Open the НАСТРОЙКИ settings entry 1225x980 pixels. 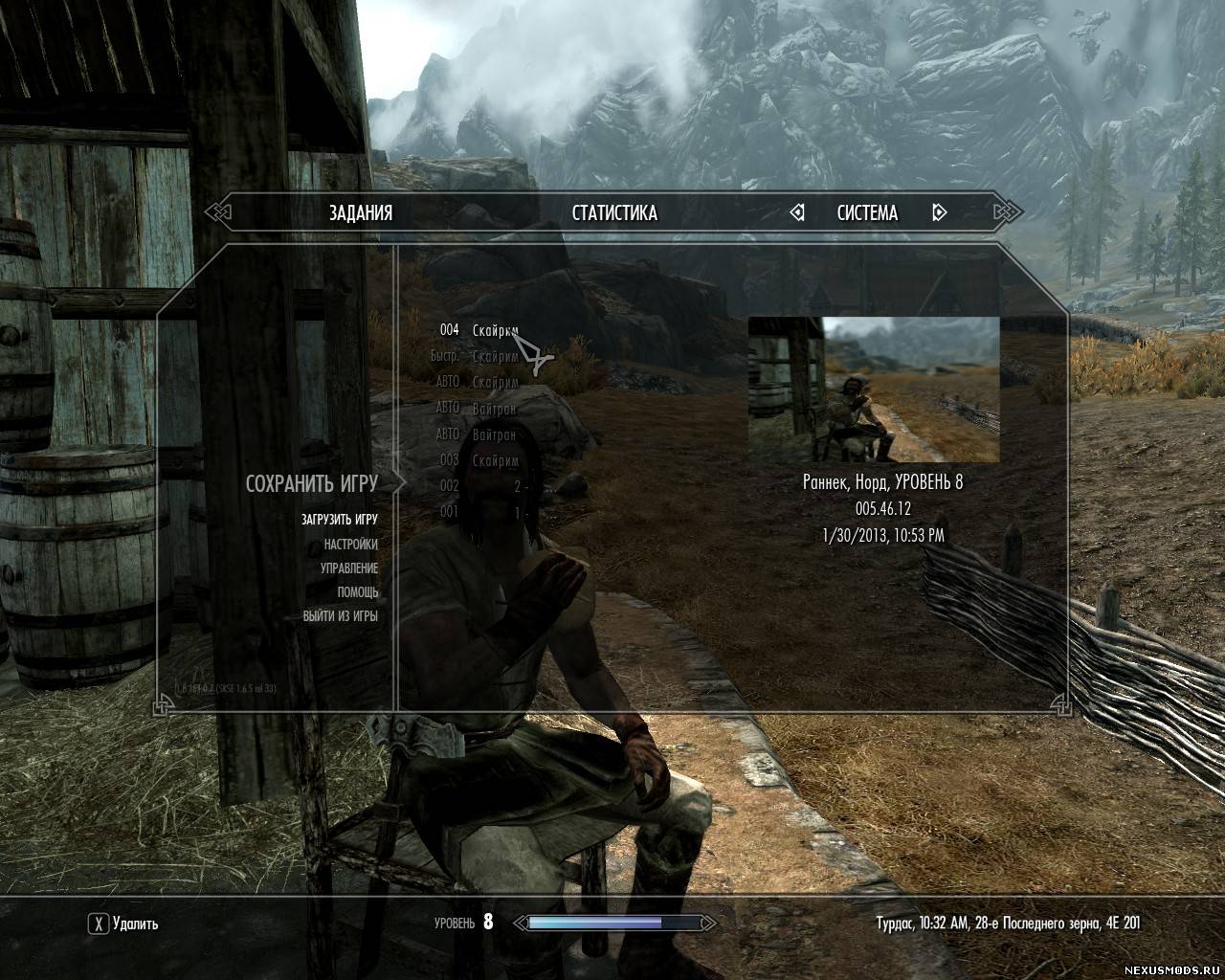tap(350, 544)
